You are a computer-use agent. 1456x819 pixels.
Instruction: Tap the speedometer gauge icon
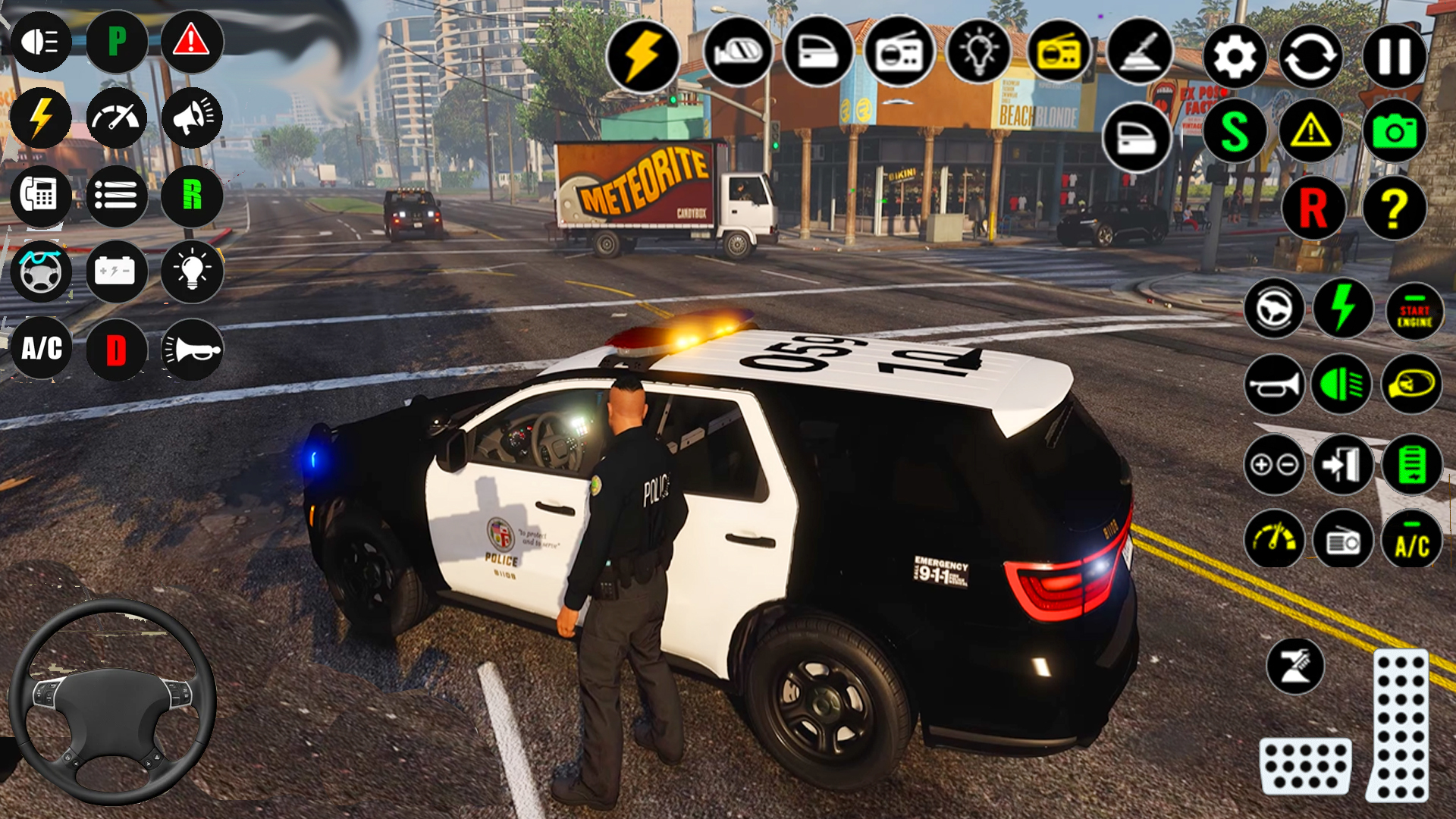tap(118, 119)
